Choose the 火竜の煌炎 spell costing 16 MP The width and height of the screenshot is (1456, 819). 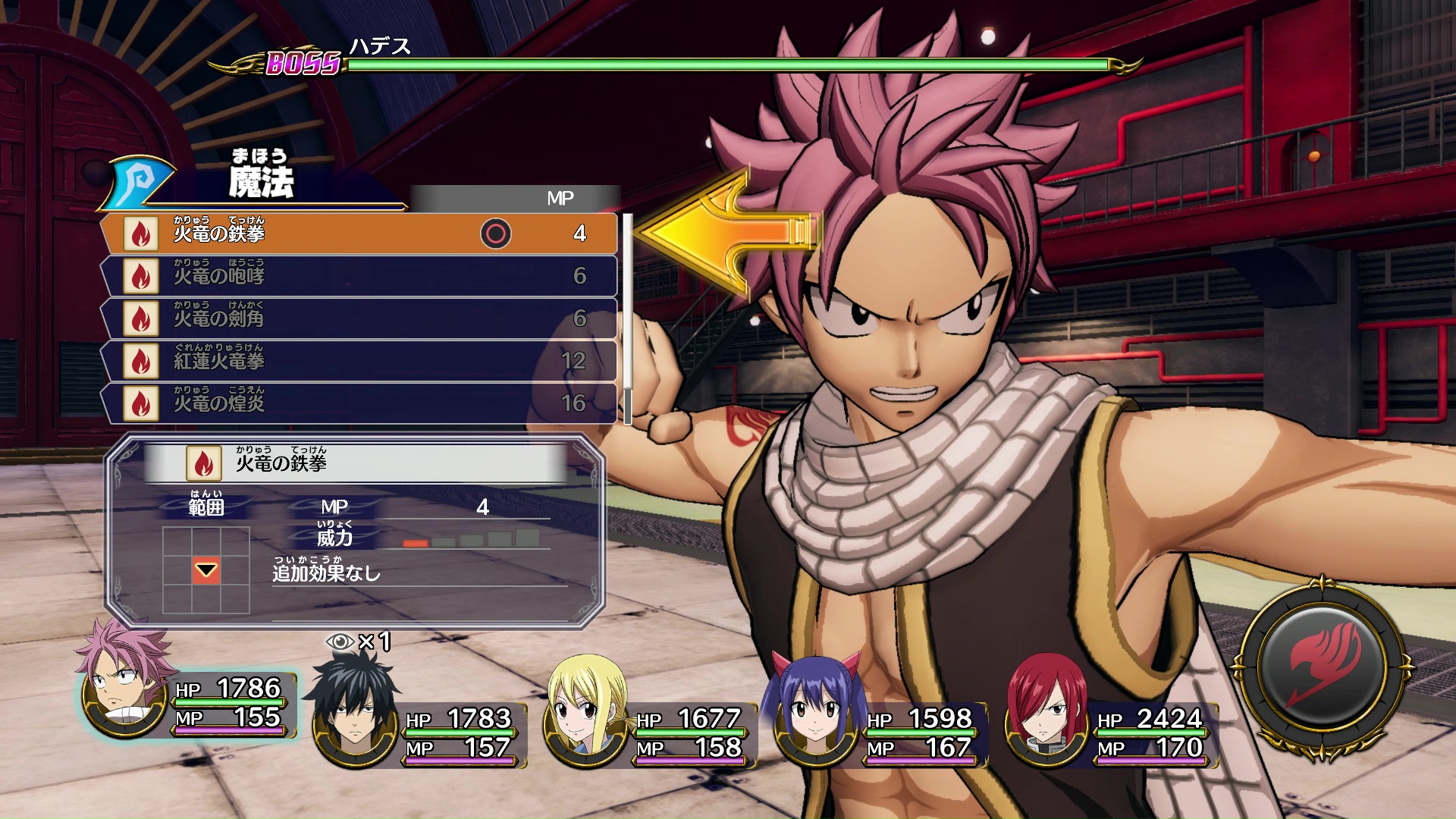(360, 403)
